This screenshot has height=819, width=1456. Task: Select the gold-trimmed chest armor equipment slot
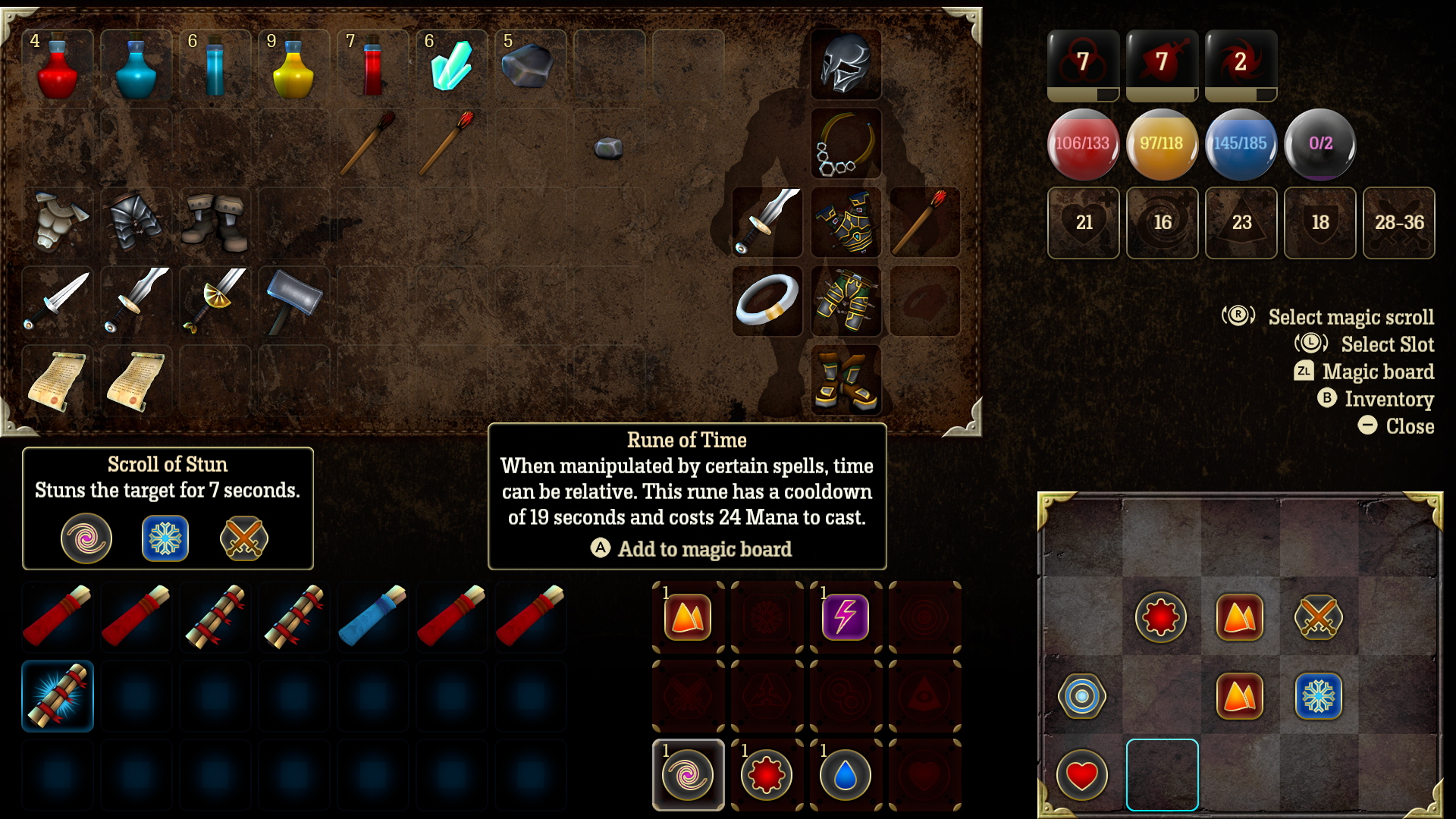click(x=846, y=221)
